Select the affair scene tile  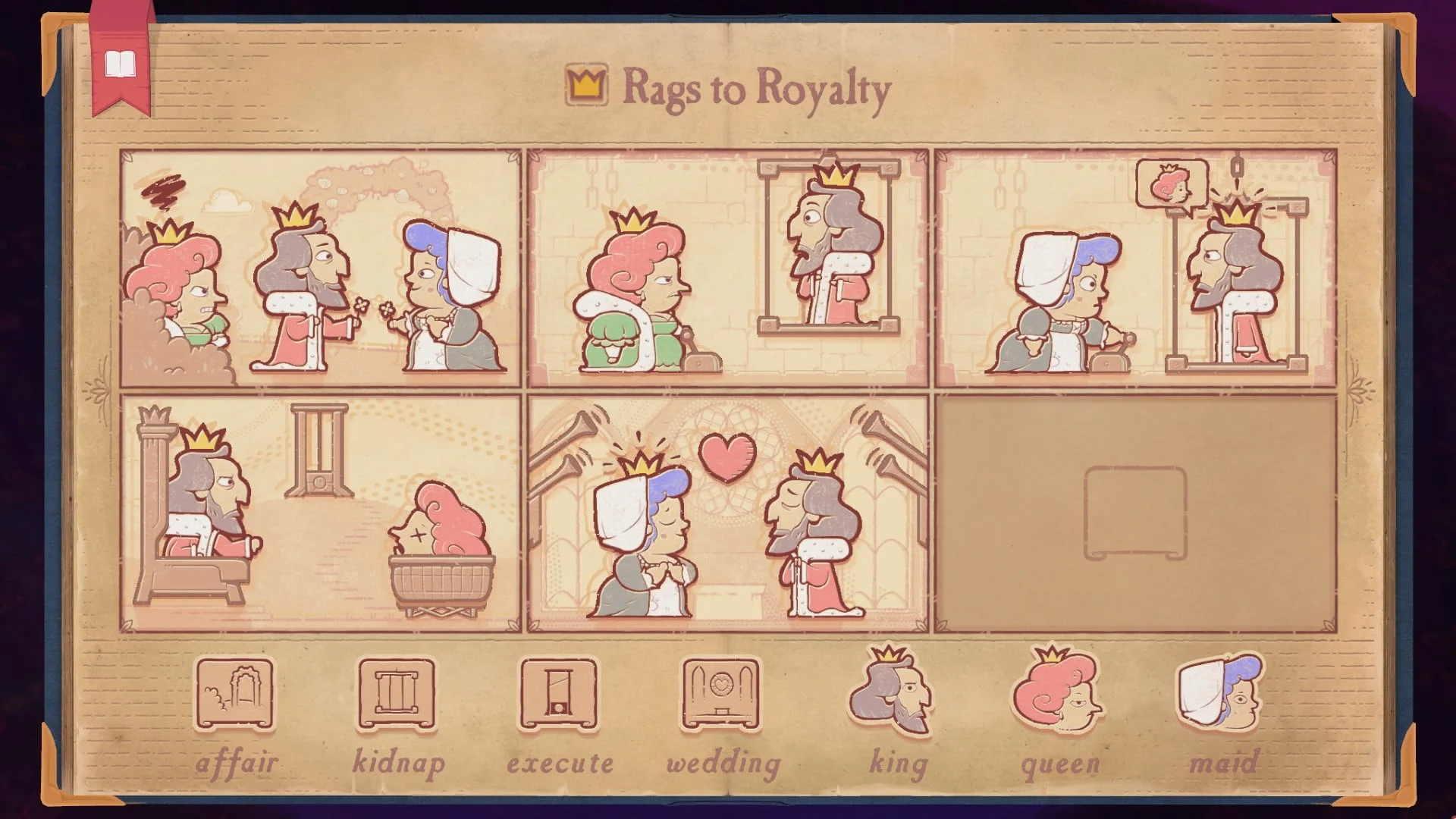click(x=235, y=694)
